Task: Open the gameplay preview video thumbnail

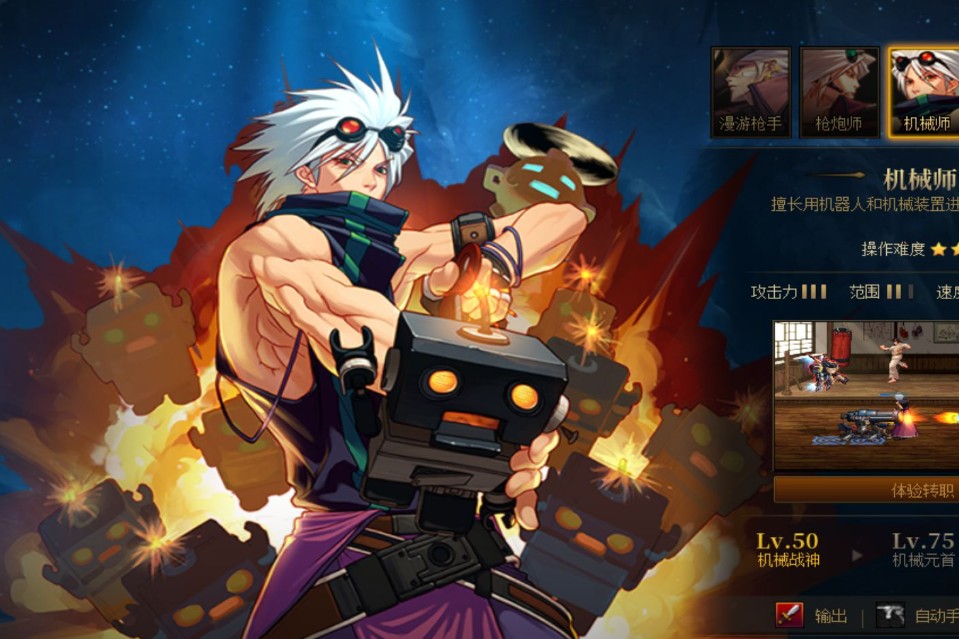Action: click(866, 396)
